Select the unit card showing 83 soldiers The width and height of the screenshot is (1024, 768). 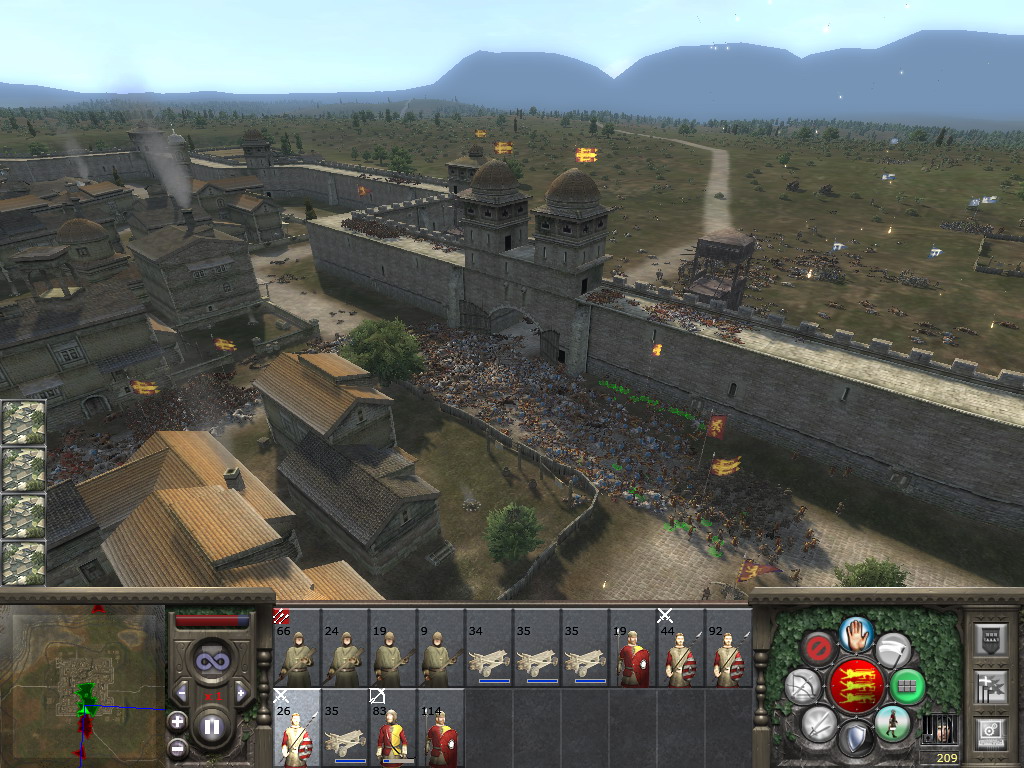392,728
